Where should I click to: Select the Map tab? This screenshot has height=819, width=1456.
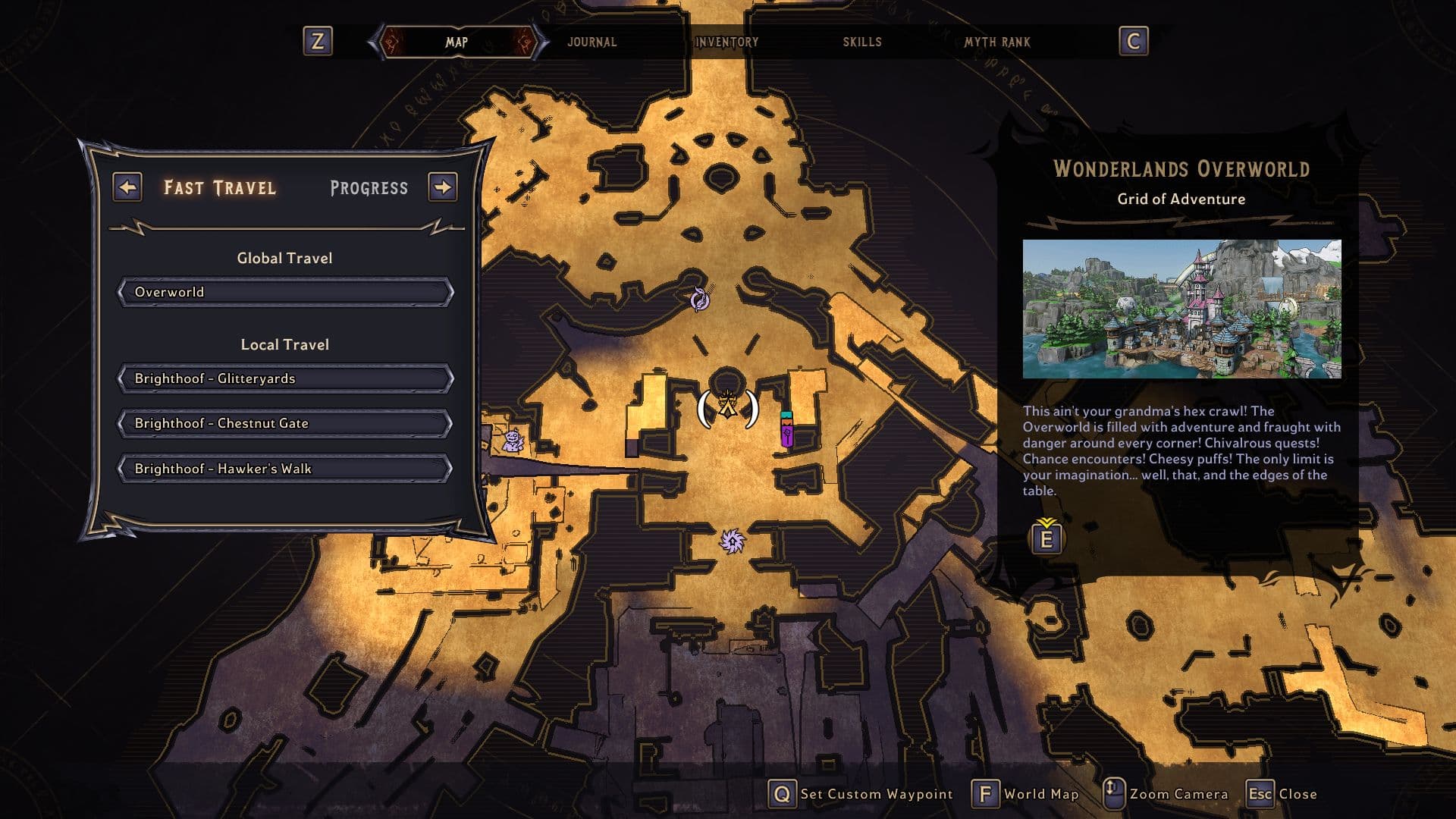457,42
